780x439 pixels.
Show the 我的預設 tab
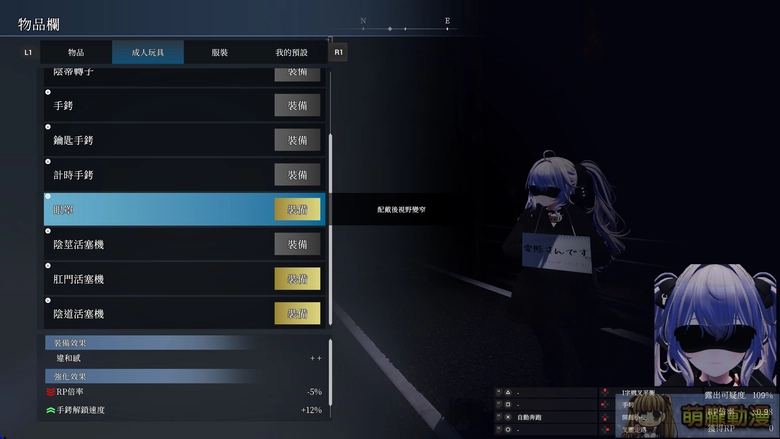[x=292, y=52]
